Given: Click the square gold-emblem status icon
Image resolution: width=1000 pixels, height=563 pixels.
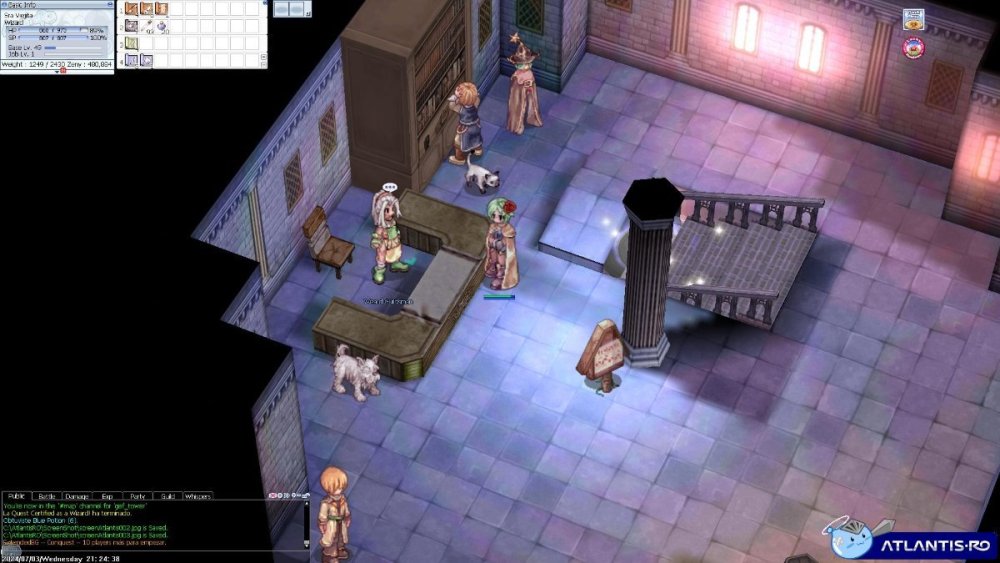Looking at the screenshot, I should coord(913,19).
